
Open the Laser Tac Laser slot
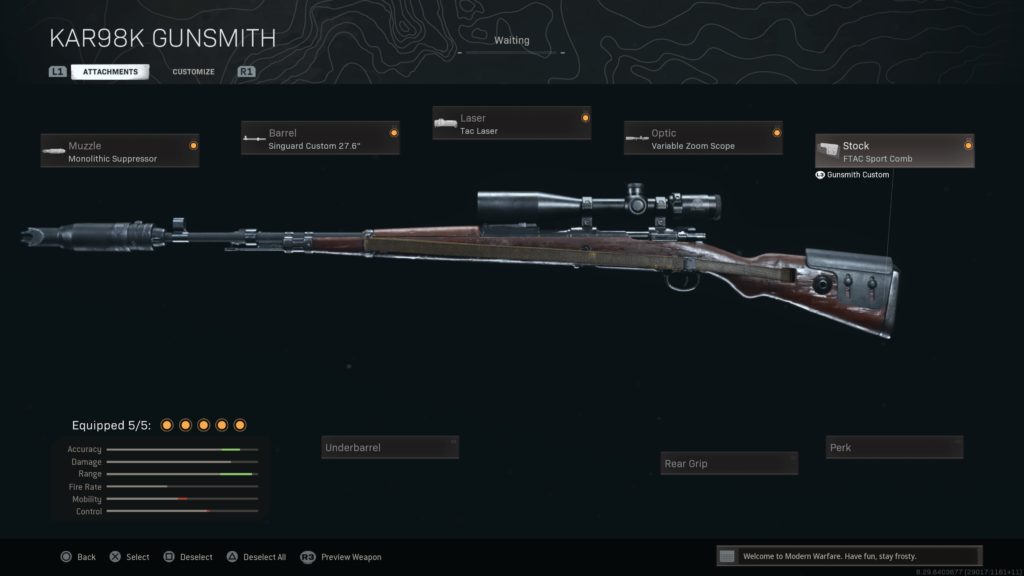tap(511, 123)
